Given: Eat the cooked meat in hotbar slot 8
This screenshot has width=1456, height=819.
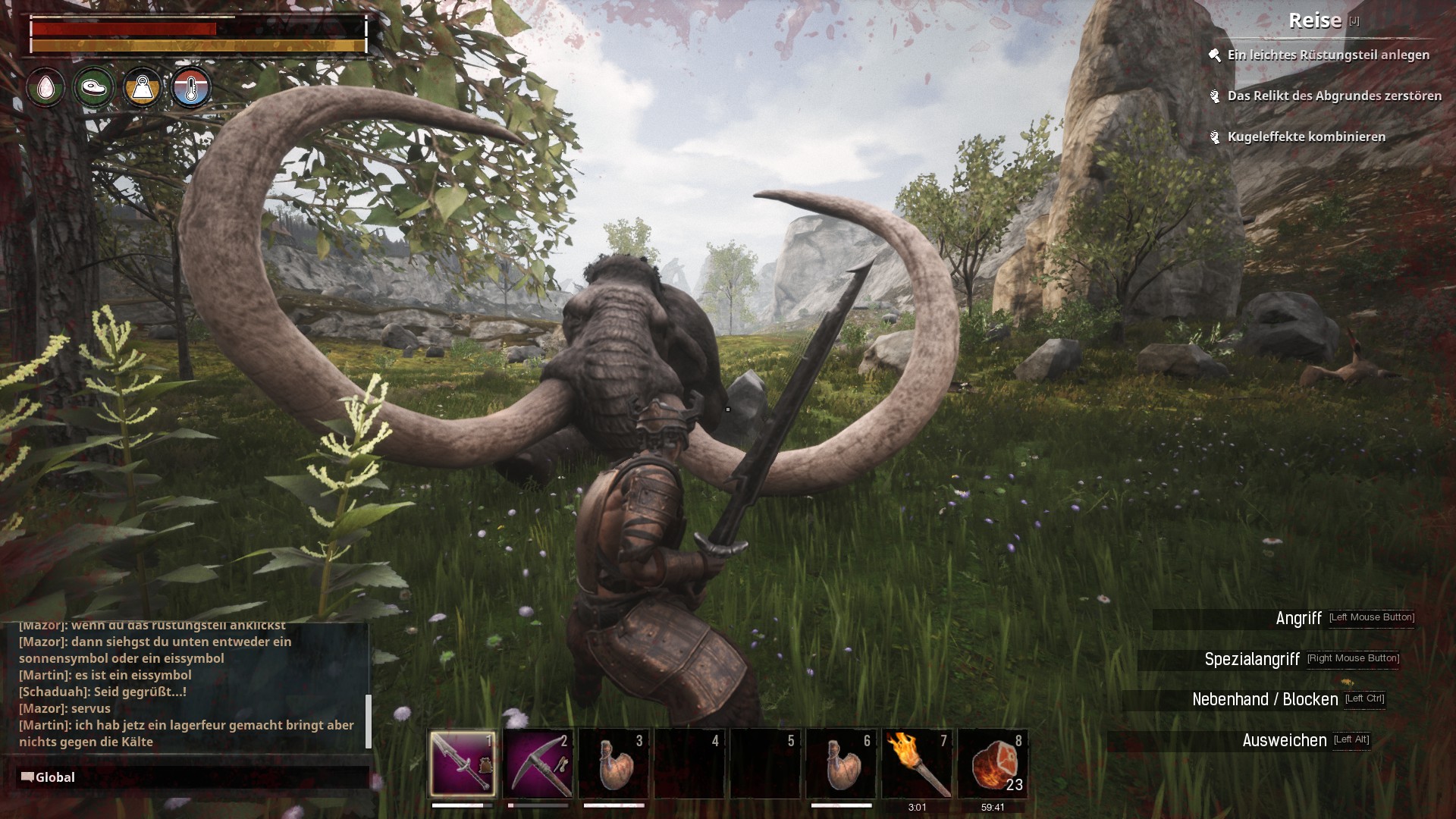Looking at the screenshot, I should [993, 764].
